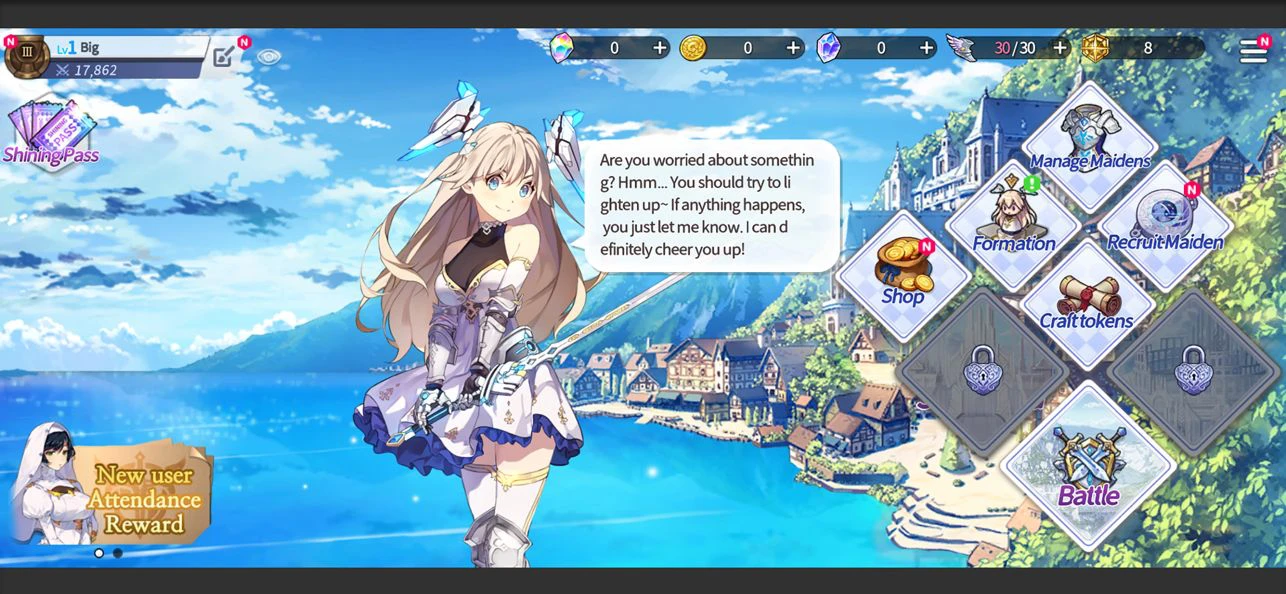The width and height of the screenshot is (1286, 594).
Task: Add blue crystals using plus button
Action: pyautogui.click(x=927, y=48)
